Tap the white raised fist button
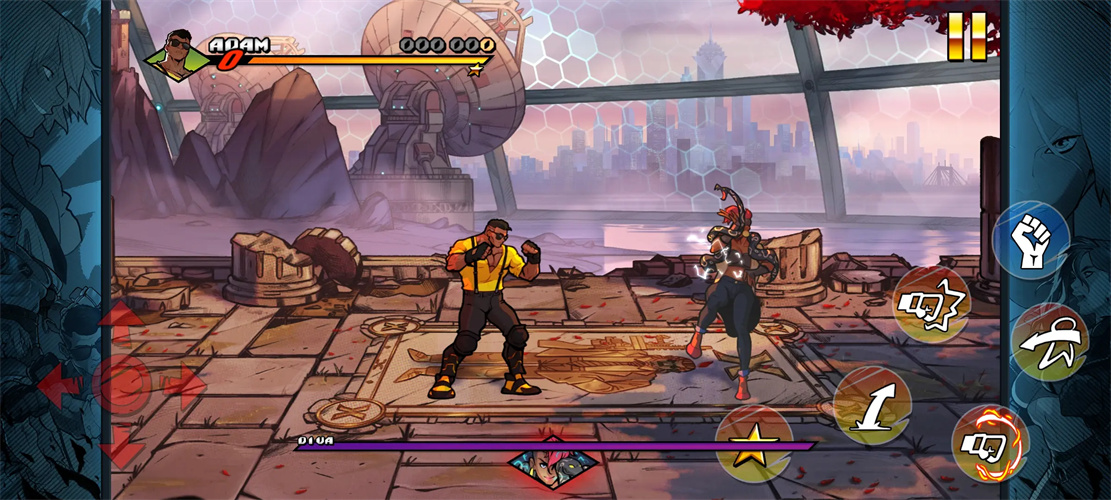The height and width of the screenshot is (500, 1111). coord(1031,240)
